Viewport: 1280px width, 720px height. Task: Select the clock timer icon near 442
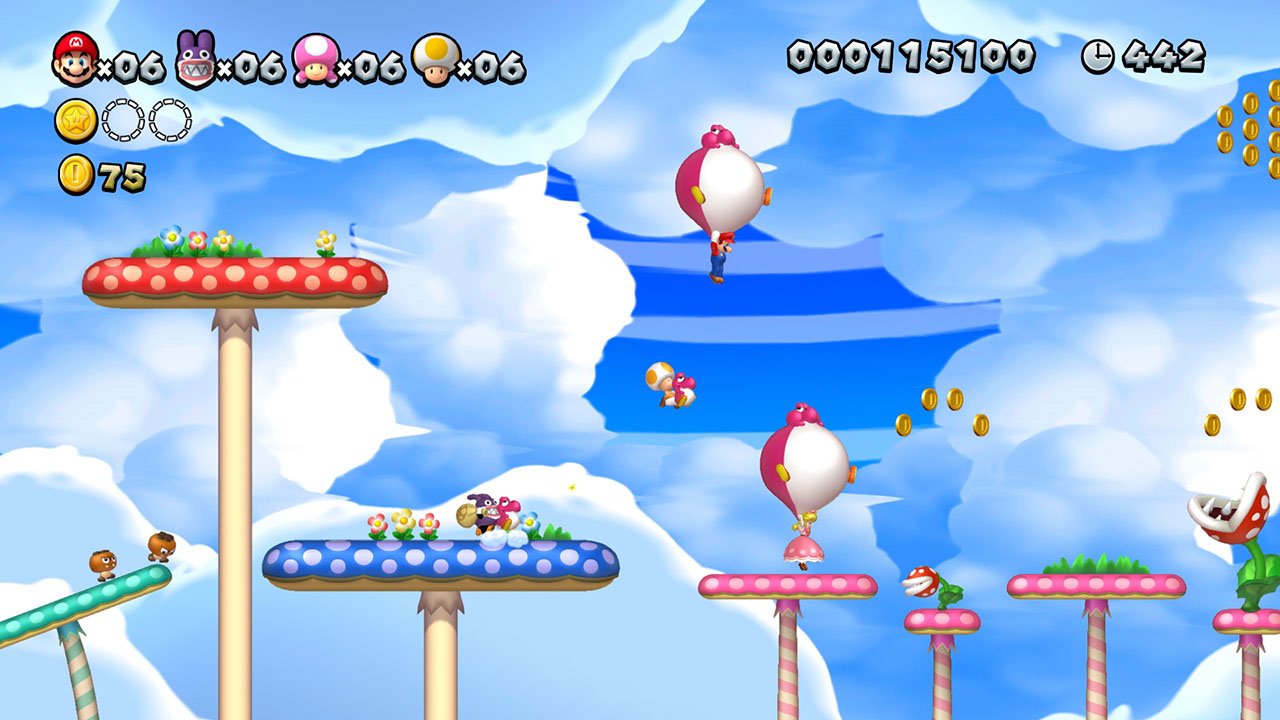click(x=1096, y=58)
